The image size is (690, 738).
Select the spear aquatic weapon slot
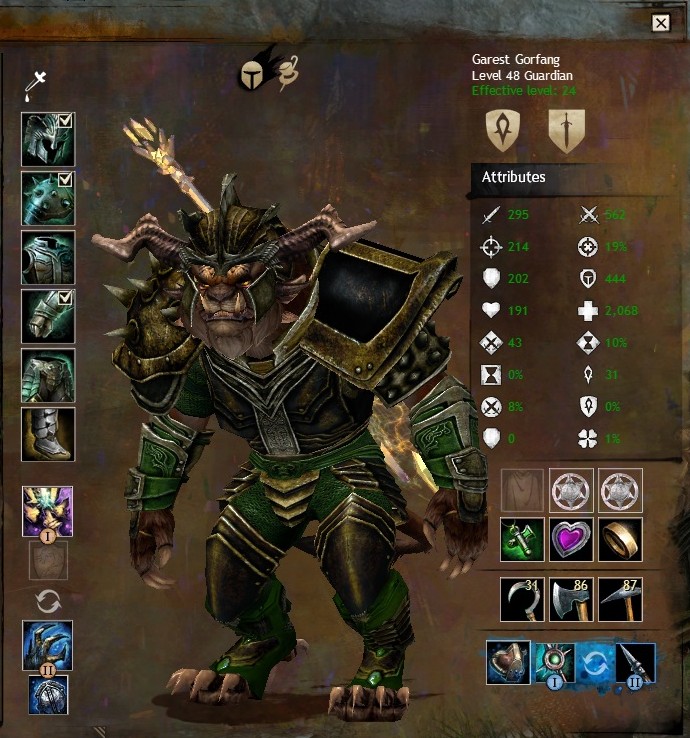[x=634, y=663]
